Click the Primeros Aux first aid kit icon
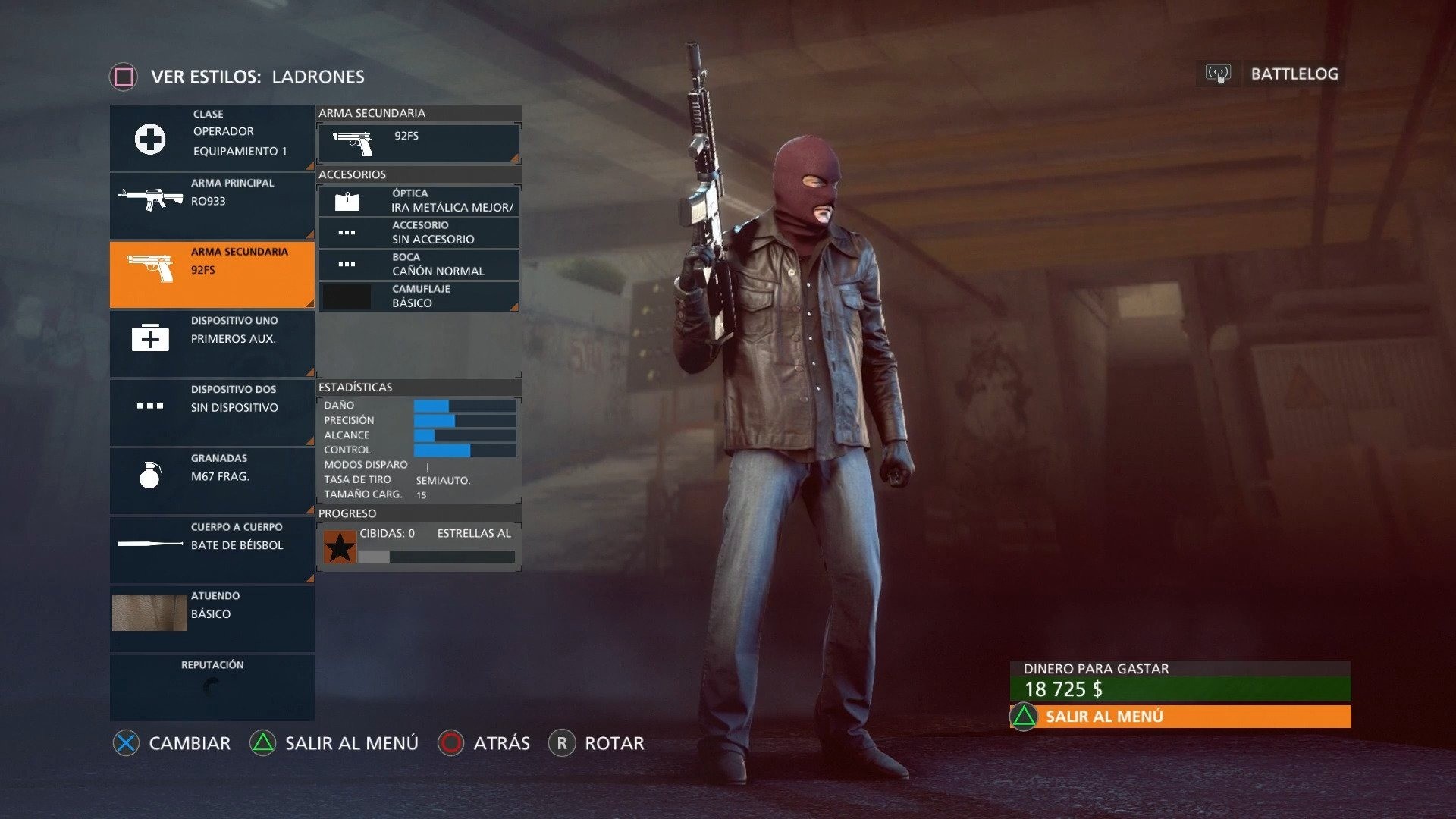Screen dimensions: 1456x819 (149, 338)
